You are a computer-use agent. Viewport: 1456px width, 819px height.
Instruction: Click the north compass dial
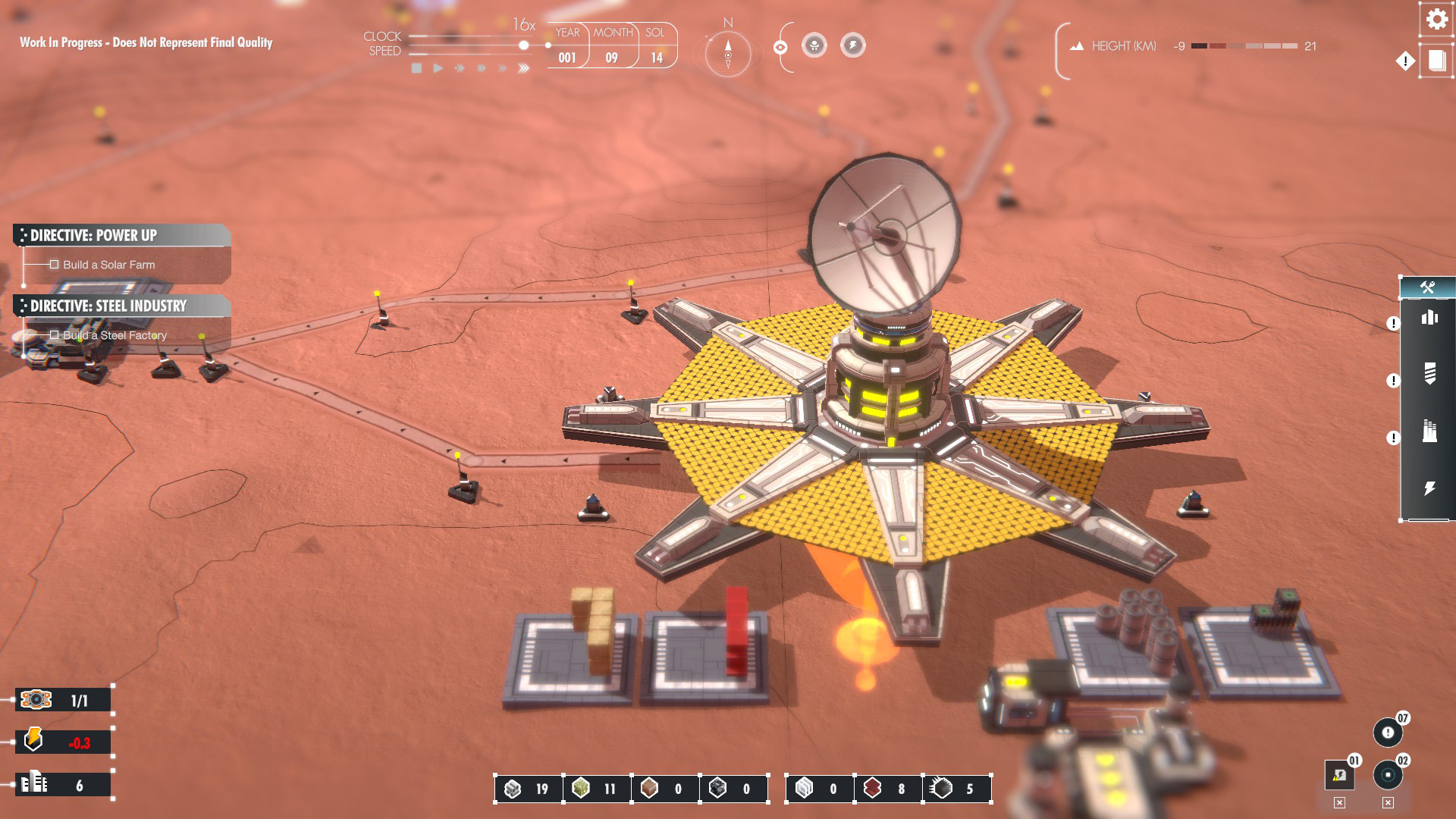click(728, 55)
